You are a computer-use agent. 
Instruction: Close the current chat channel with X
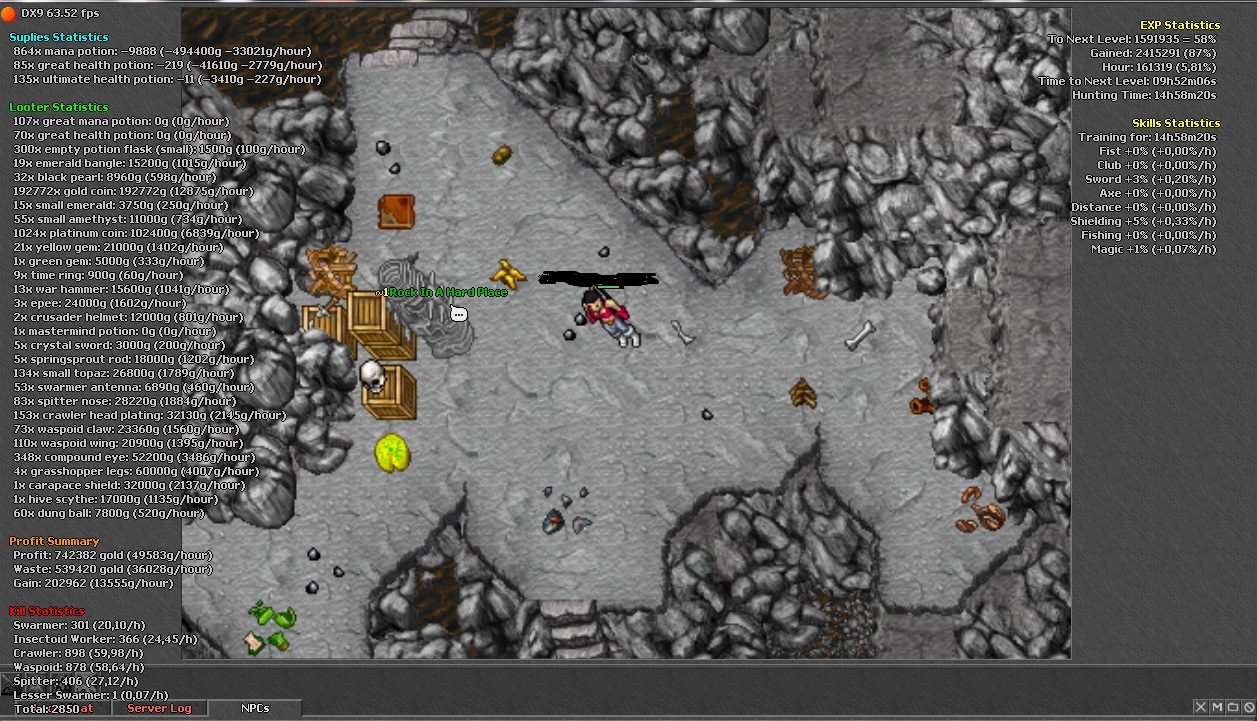pos(1201,708)
